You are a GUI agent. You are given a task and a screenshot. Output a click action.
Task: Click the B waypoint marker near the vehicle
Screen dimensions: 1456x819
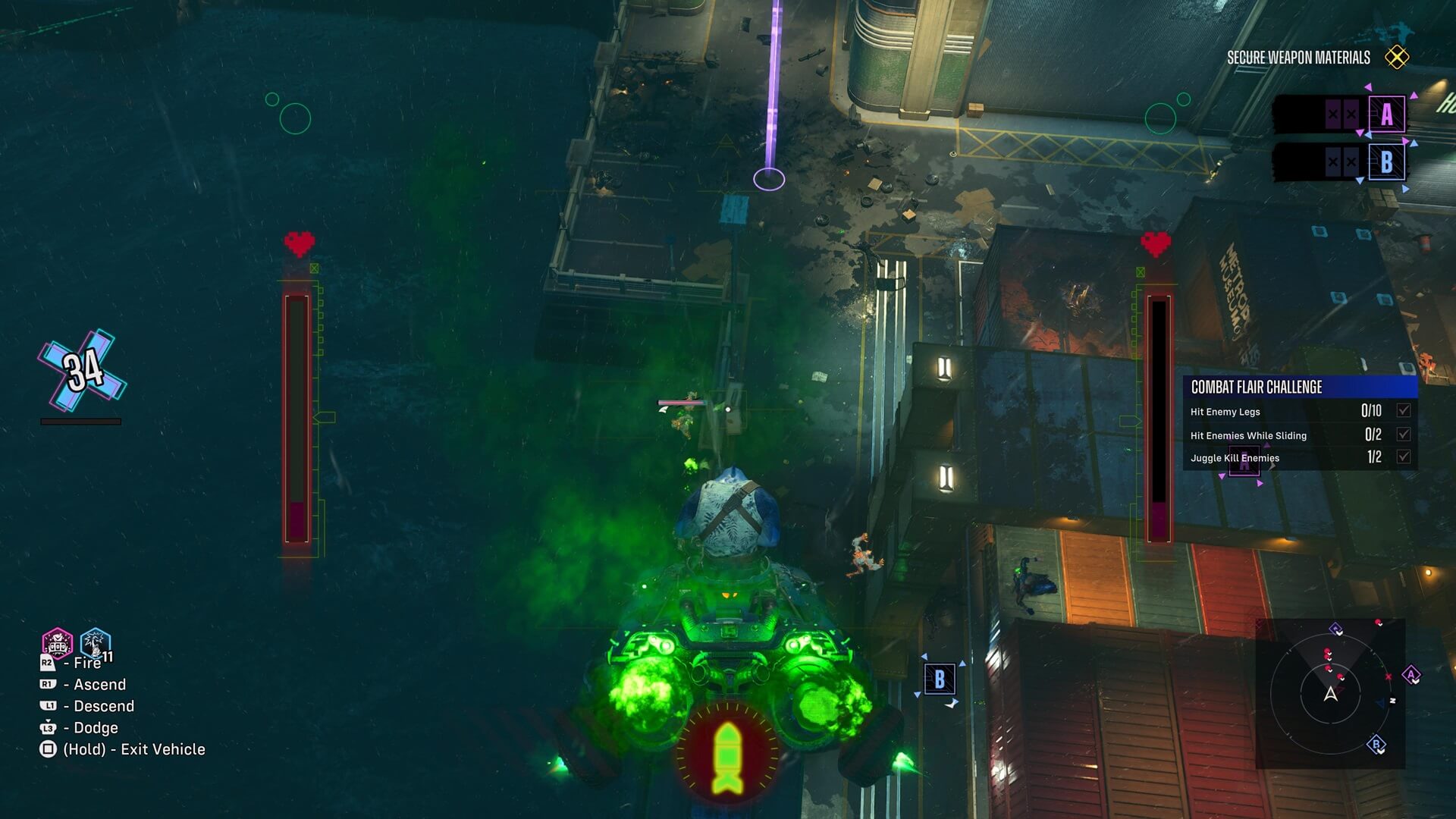pyautogui.click(x=940, y=679)
